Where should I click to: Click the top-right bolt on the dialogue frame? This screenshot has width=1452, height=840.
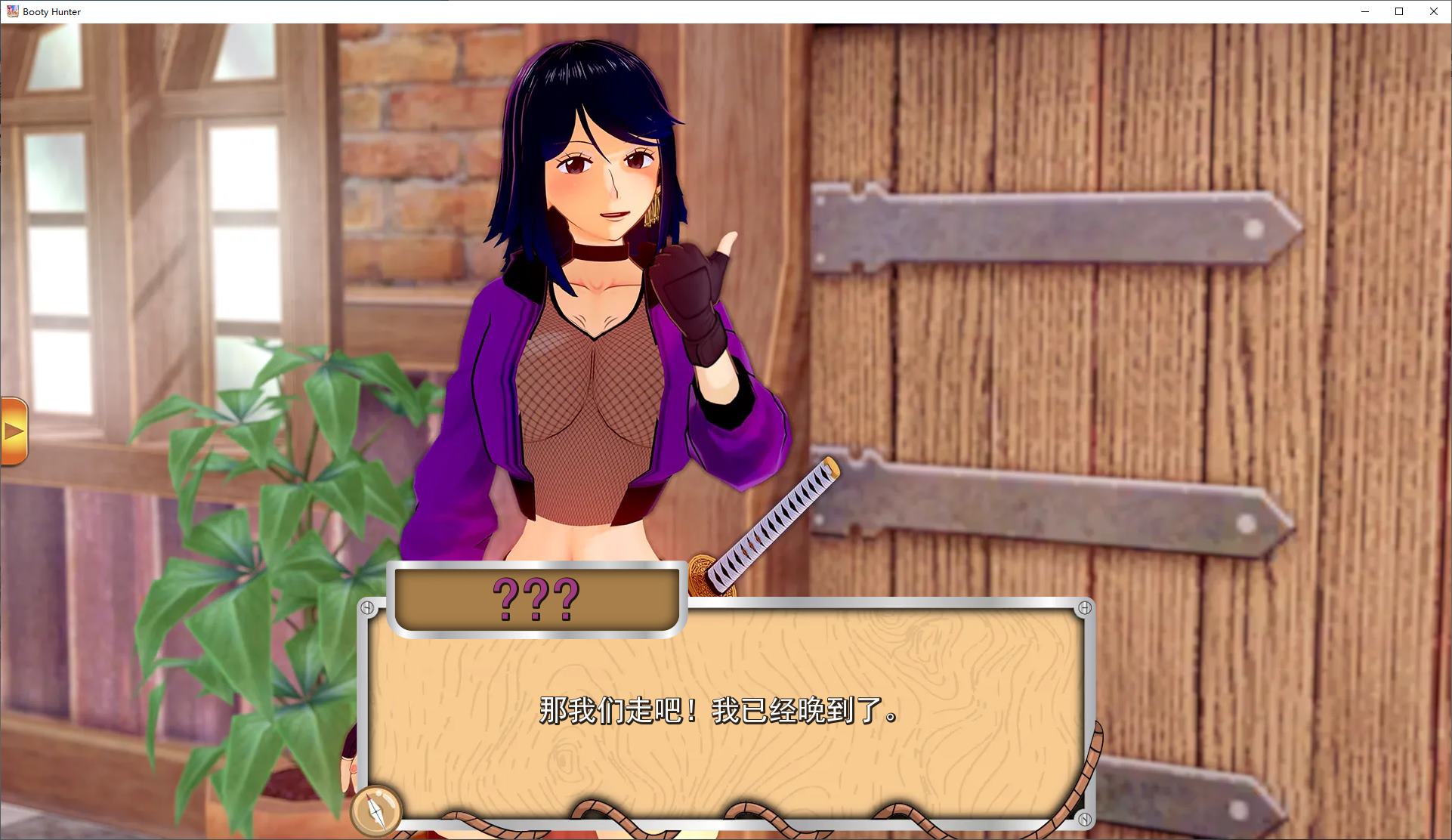[1086, 606]
